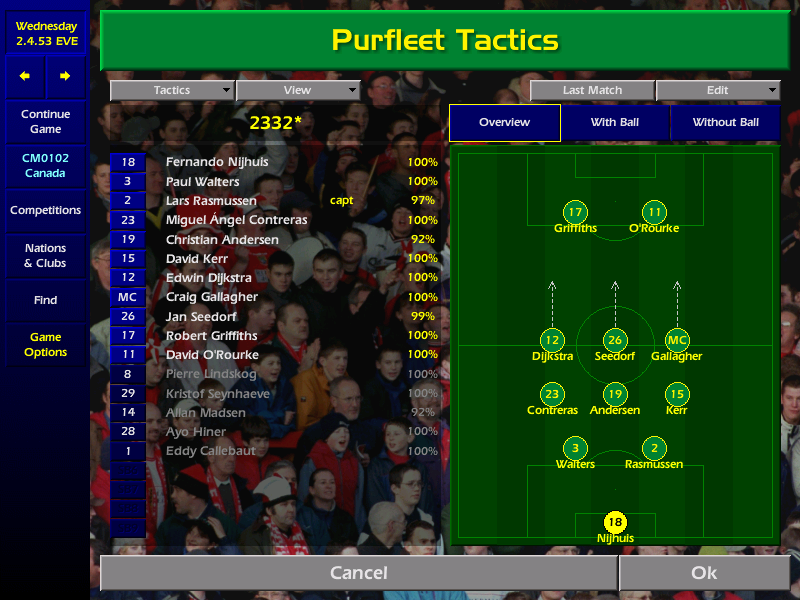800x600 pixels.
Task: Click the Cancel button
Action: (x=358, y=573)
